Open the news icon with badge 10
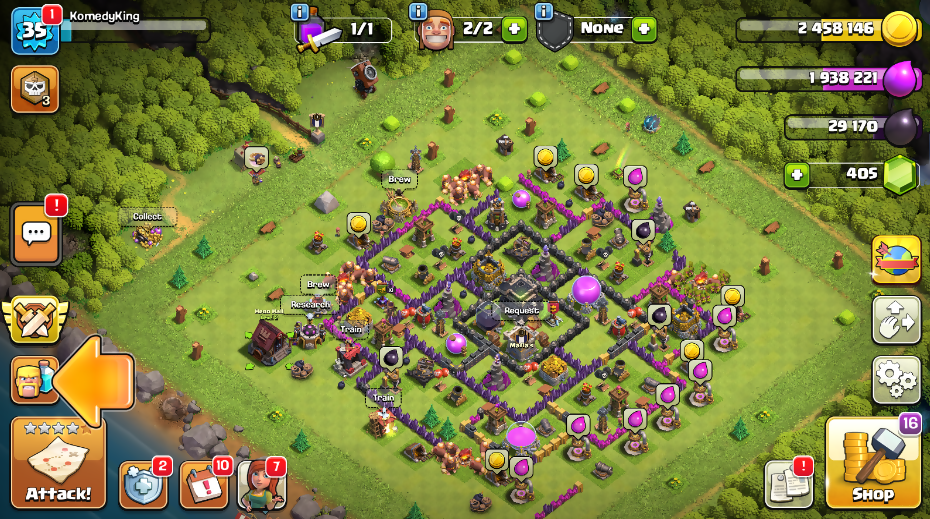The width and height of the screenshot is (930, 519). 203,485
